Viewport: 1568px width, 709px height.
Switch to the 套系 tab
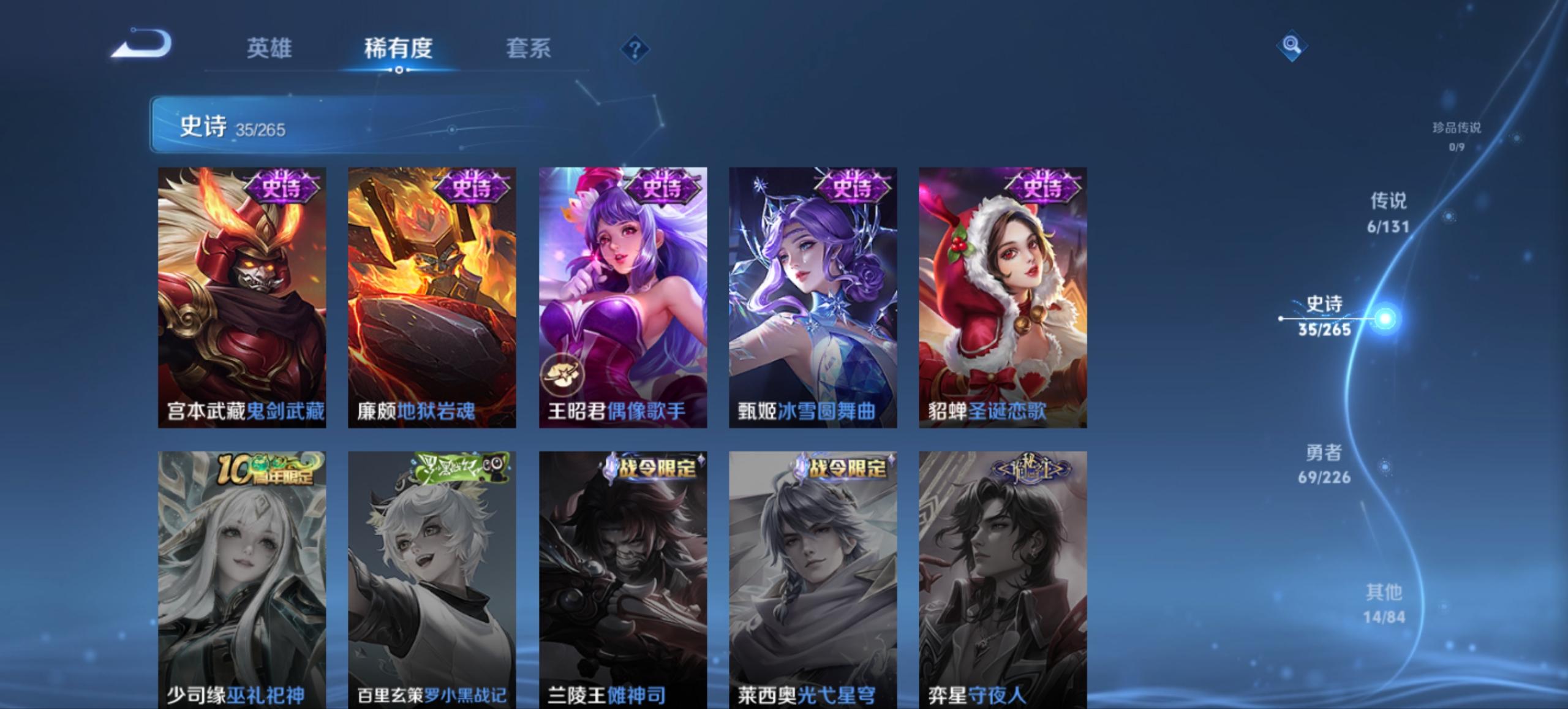click(529, 49)
